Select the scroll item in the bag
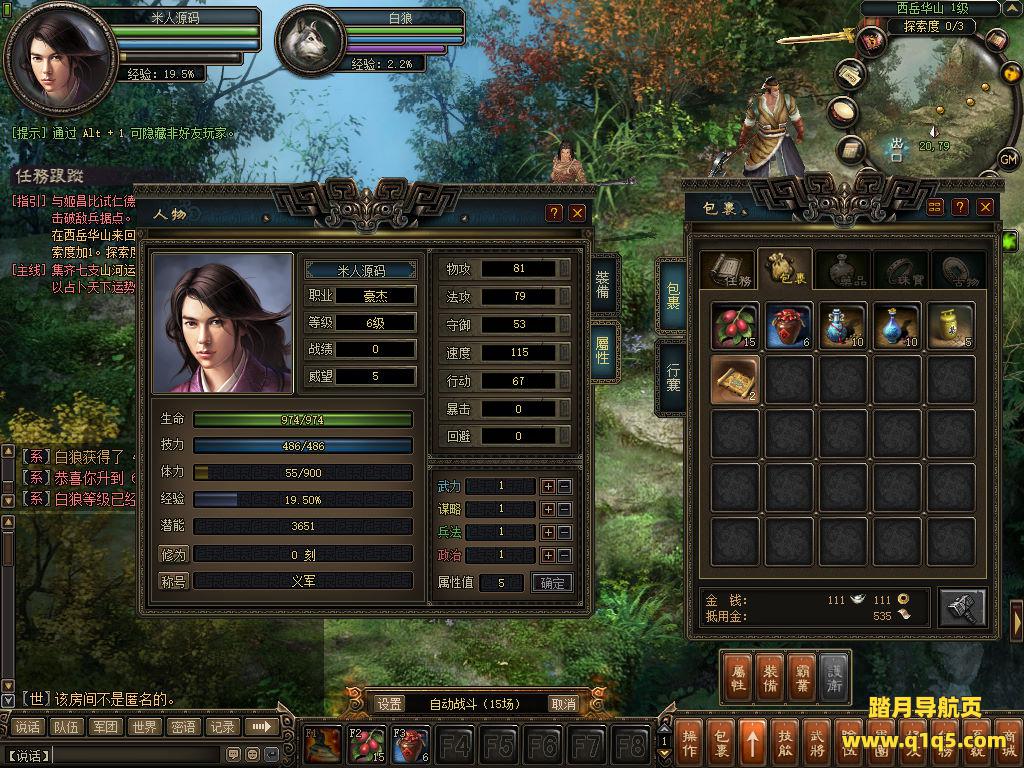Viewport: 1024px width, 768px height. (x=735, y=380)
